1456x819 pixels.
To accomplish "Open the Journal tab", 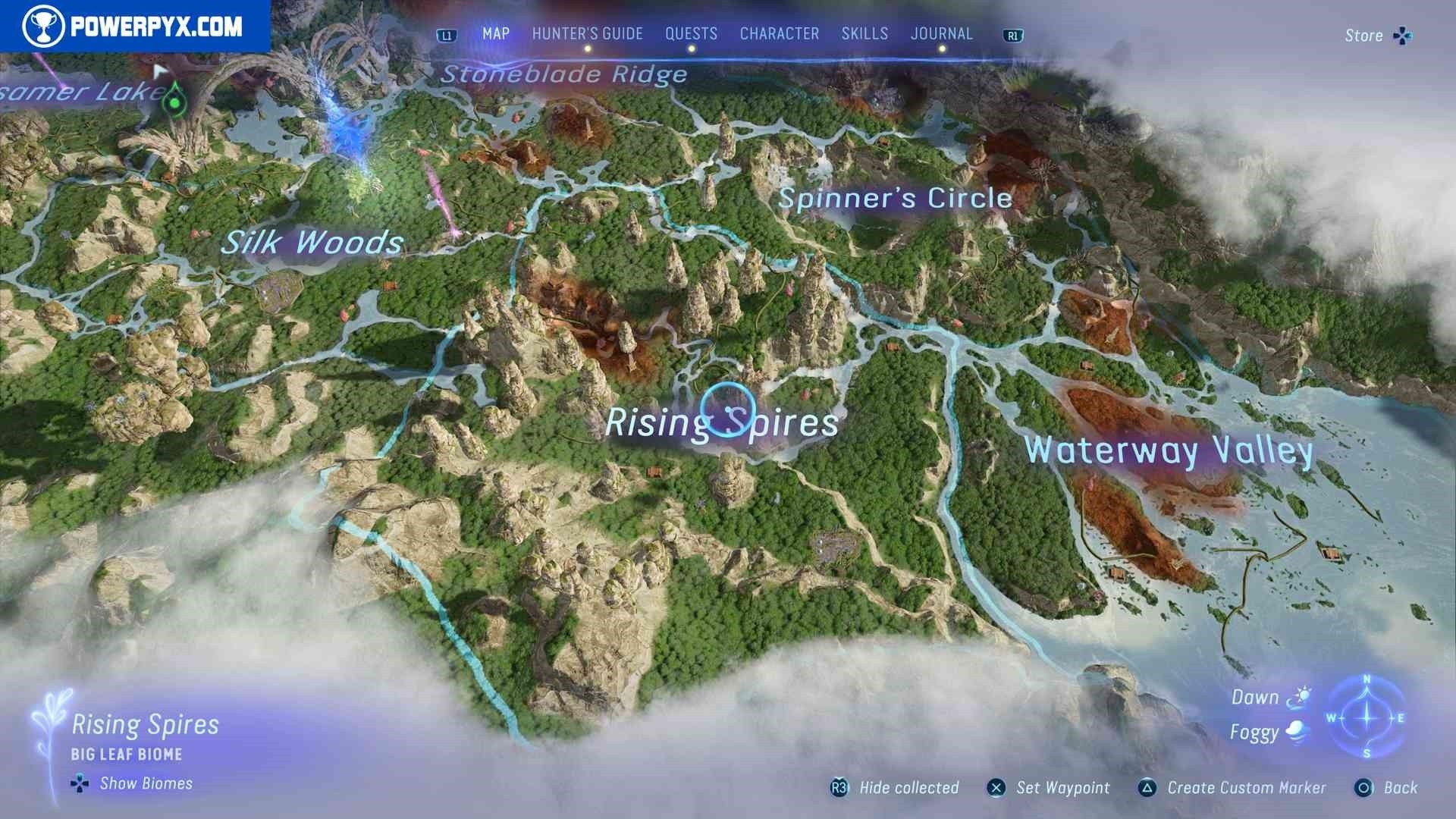I will 942,34.
